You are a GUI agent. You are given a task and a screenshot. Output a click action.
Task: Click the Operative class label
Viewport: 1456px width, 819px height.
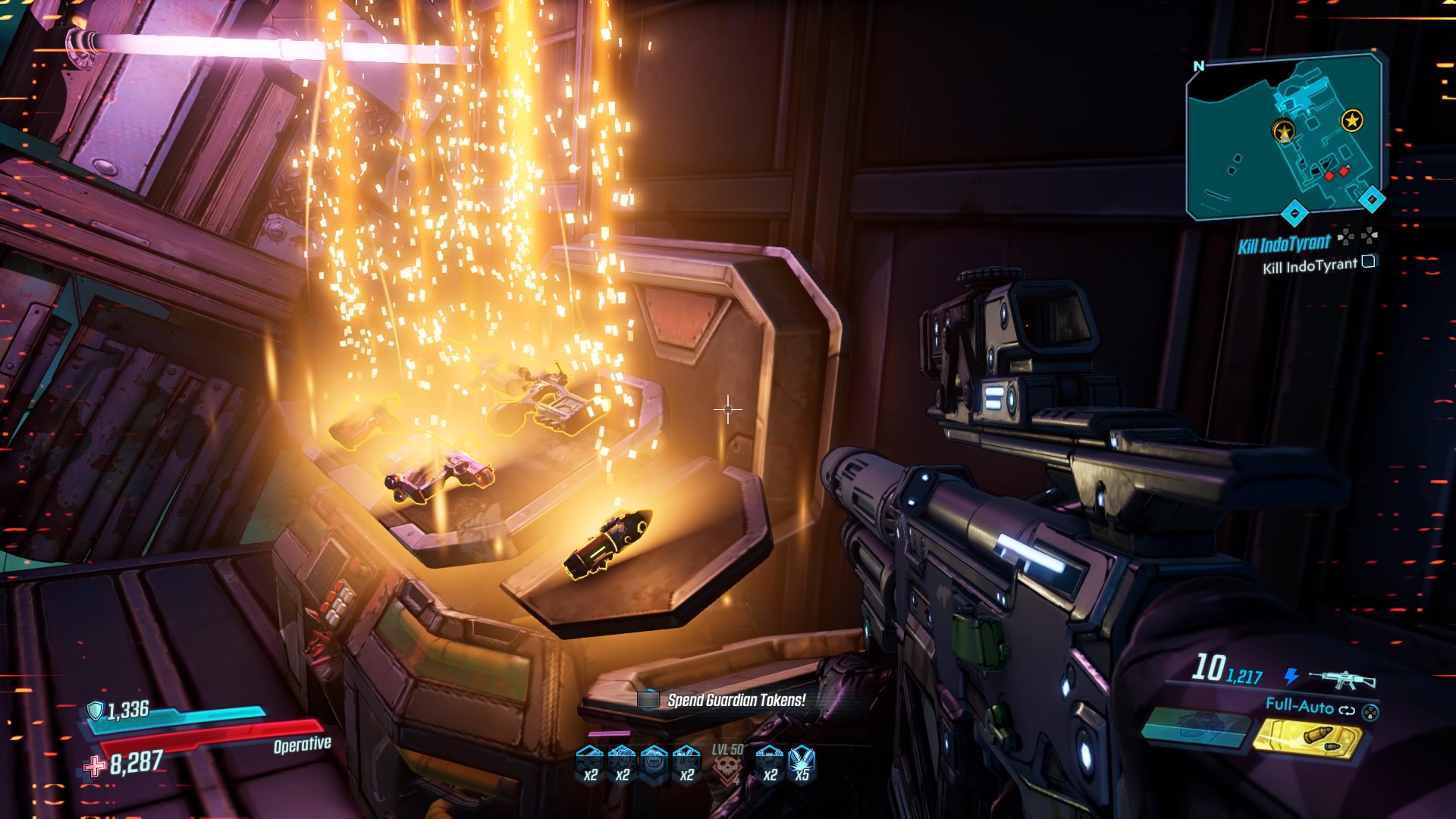click(301, 745)
